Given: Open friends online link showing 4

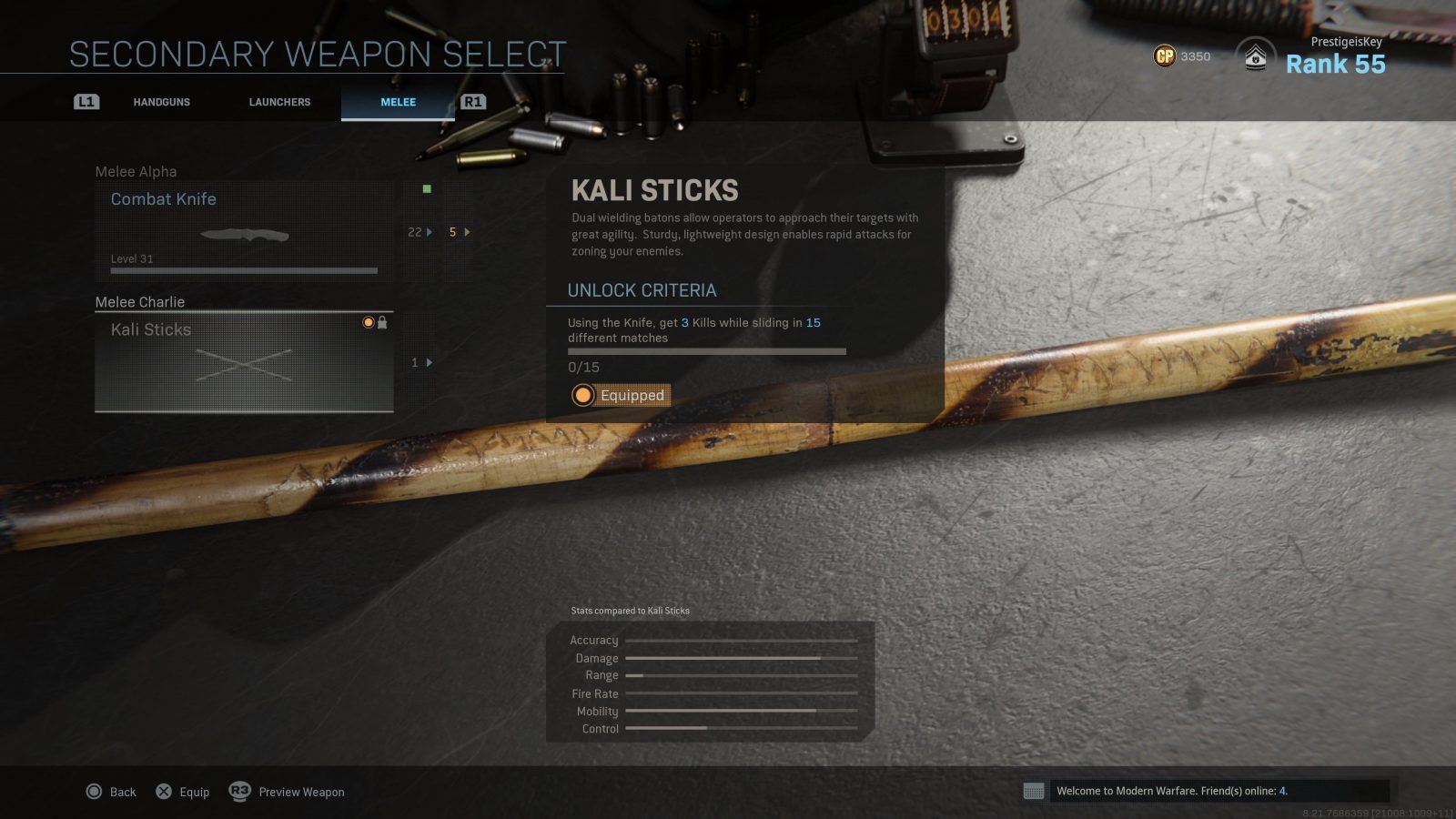Looking at the screenshot, I should 1282,791.
